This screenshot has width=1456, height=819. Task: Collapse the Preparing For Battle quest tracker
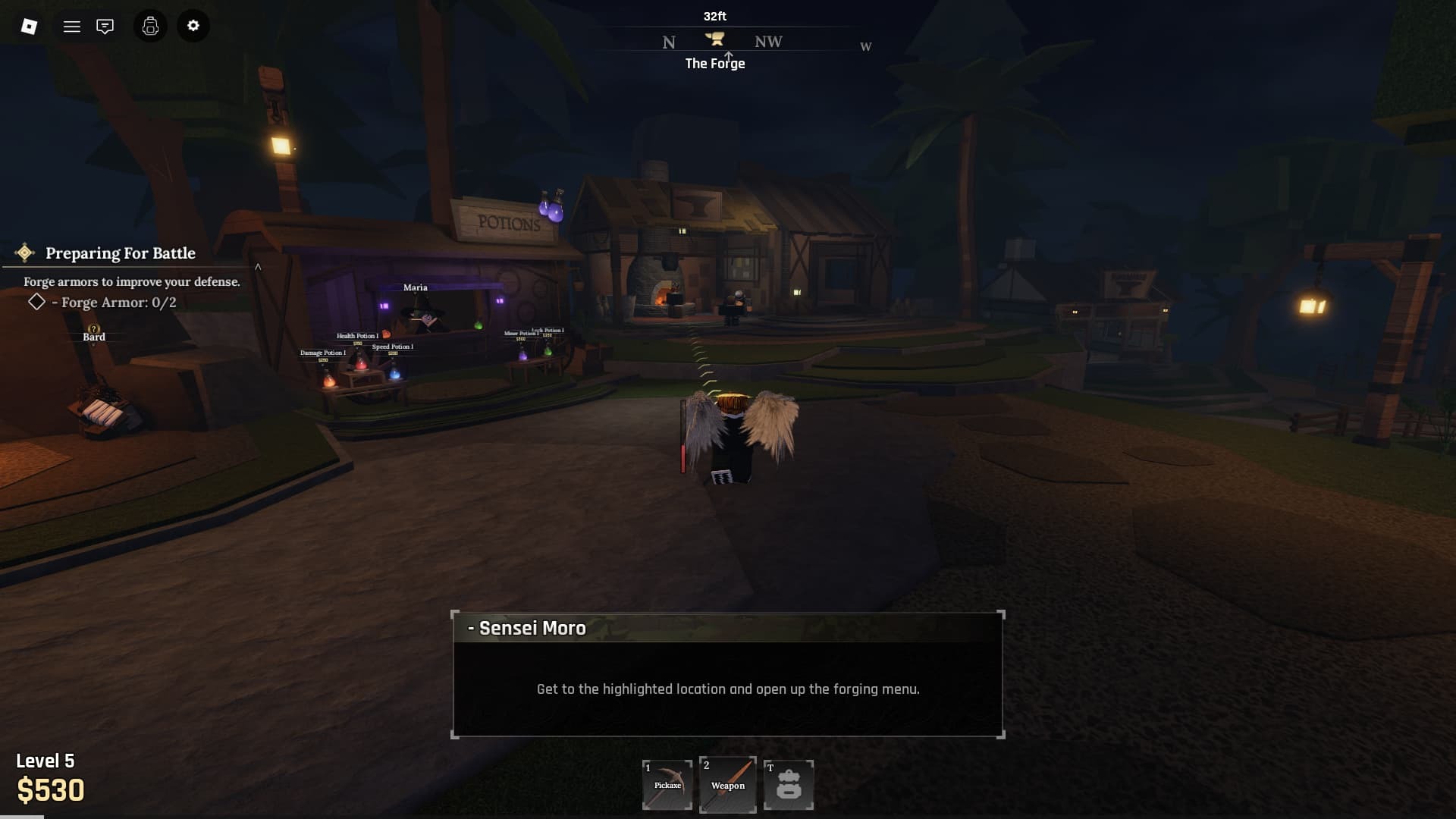258,267
